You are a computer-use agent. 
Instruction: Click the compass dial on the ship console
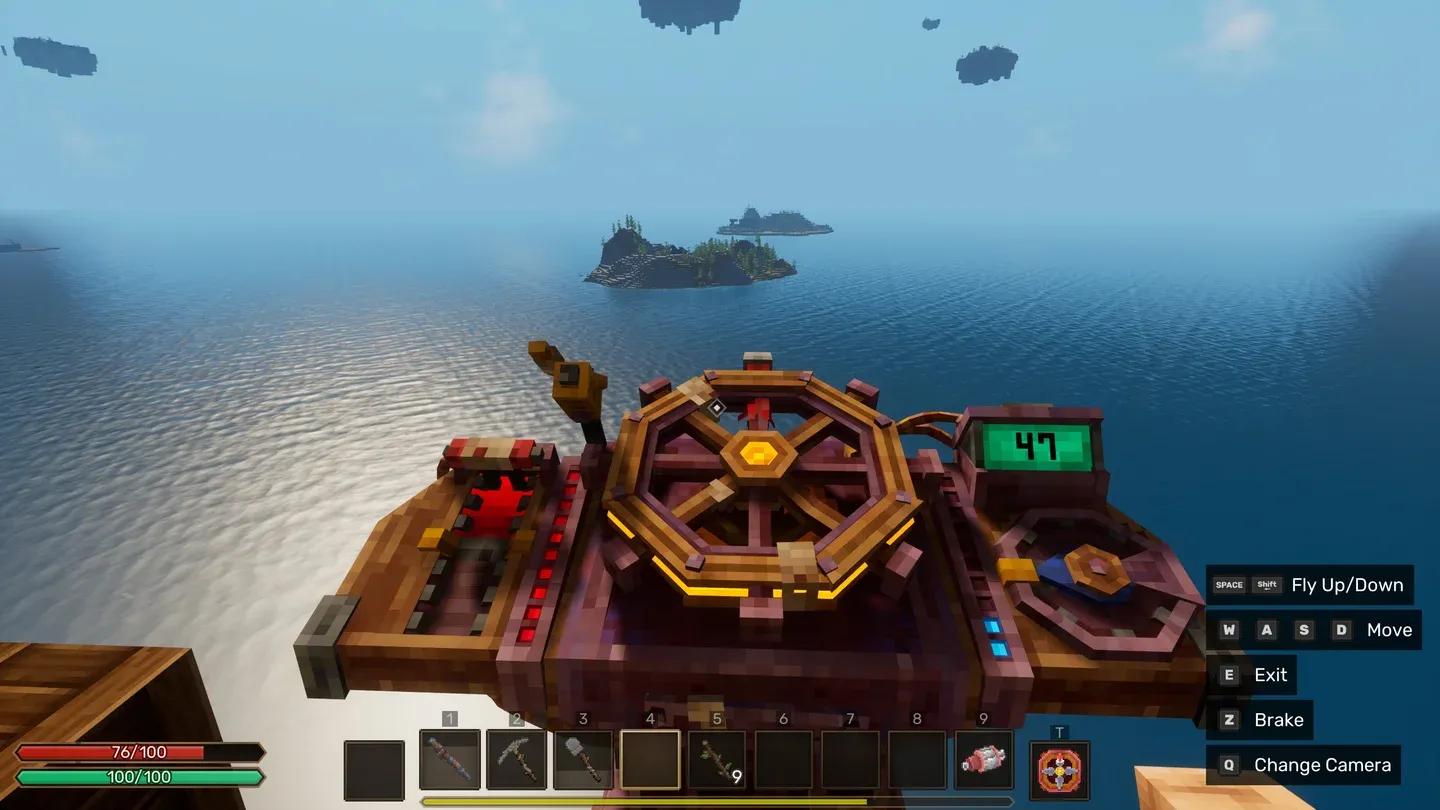click(1090, 570)
